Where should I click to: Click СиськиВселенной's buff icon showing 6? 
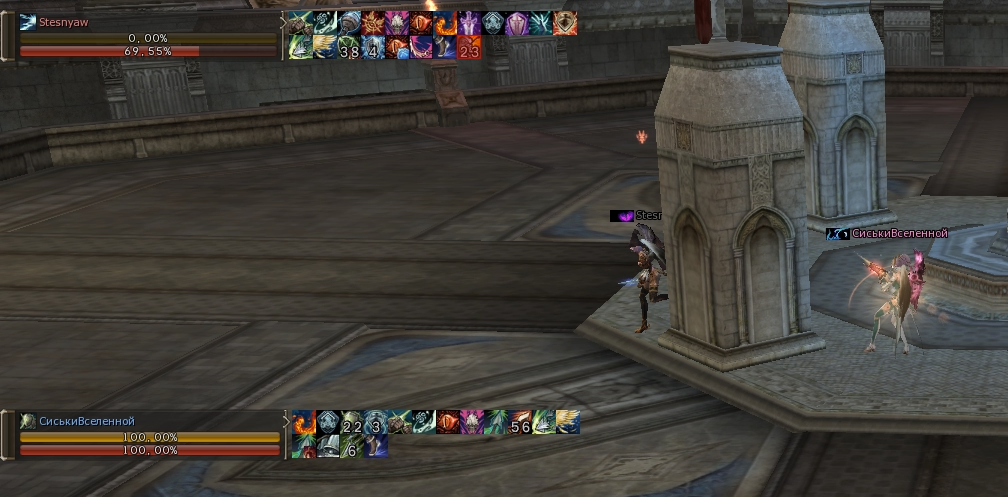tap(352, 447)
